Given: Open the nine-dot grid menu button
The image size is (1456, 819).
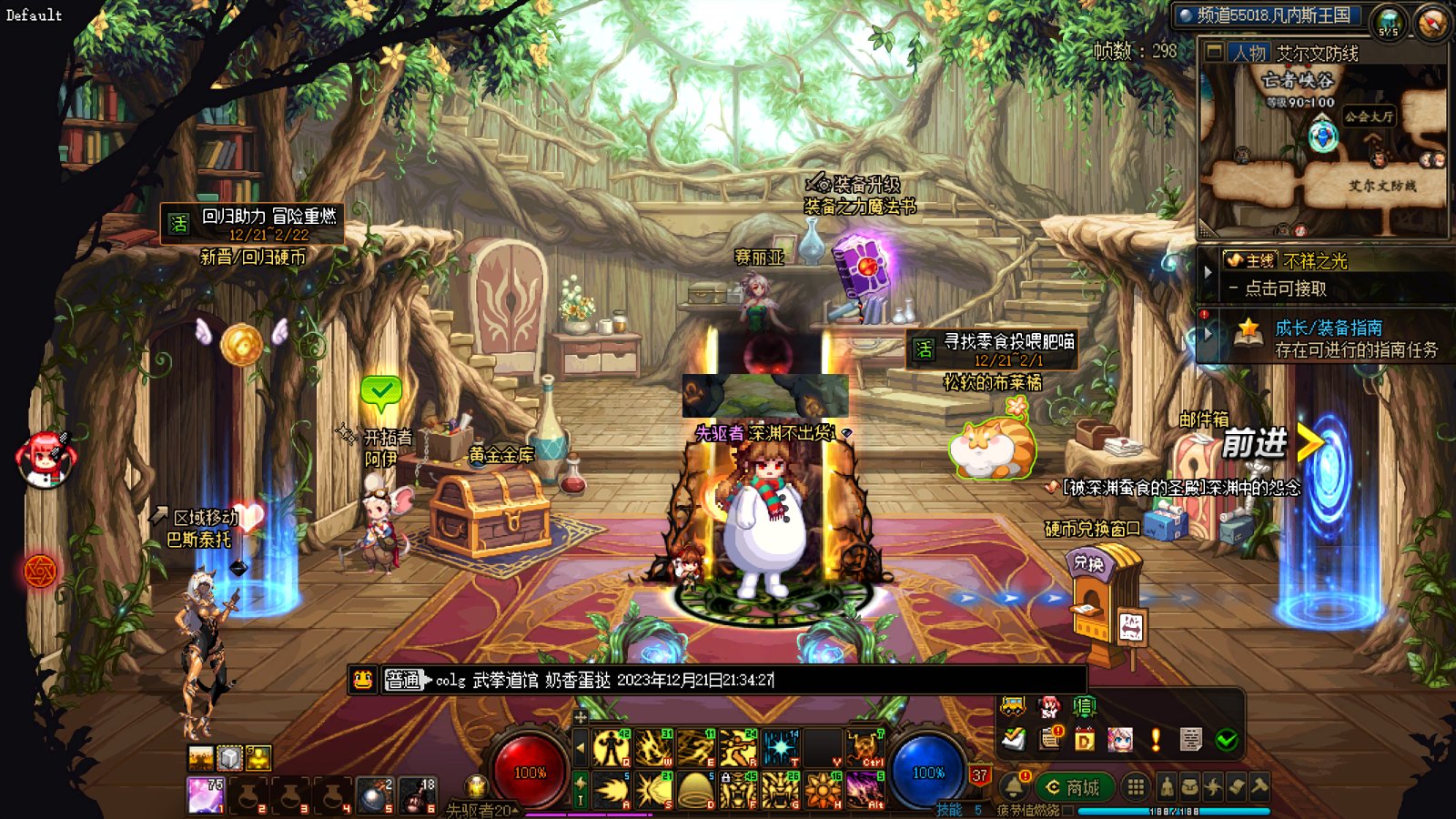Looking at the screenshot, I should [x=1135, y=787].
